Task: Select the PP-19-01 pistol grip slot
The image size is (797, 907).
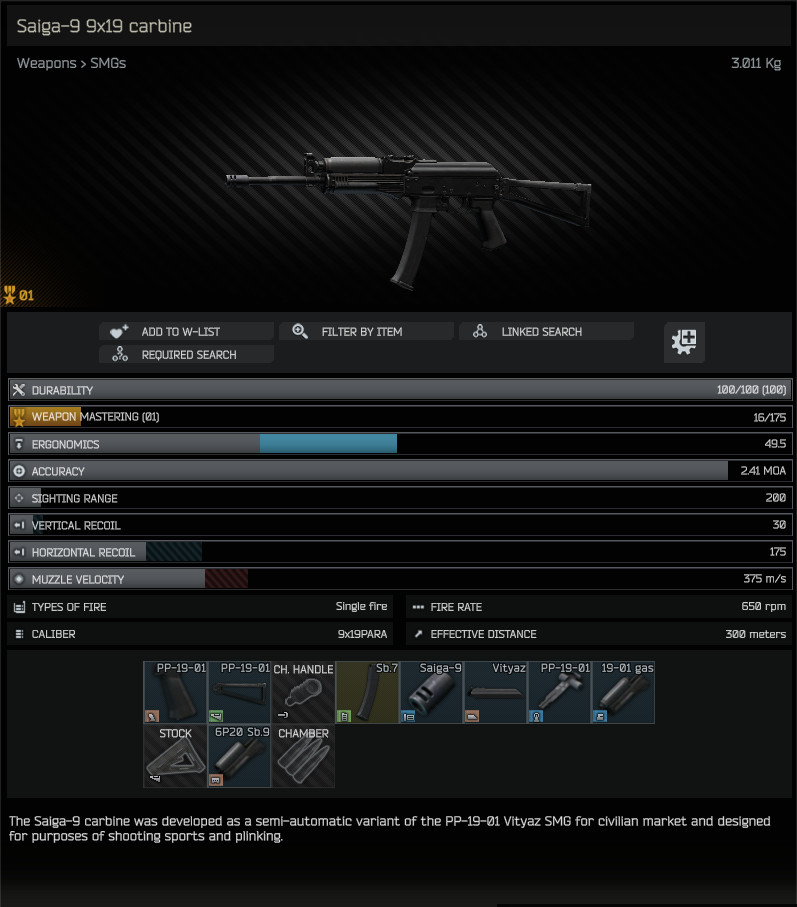Action: tap(175, 692)
